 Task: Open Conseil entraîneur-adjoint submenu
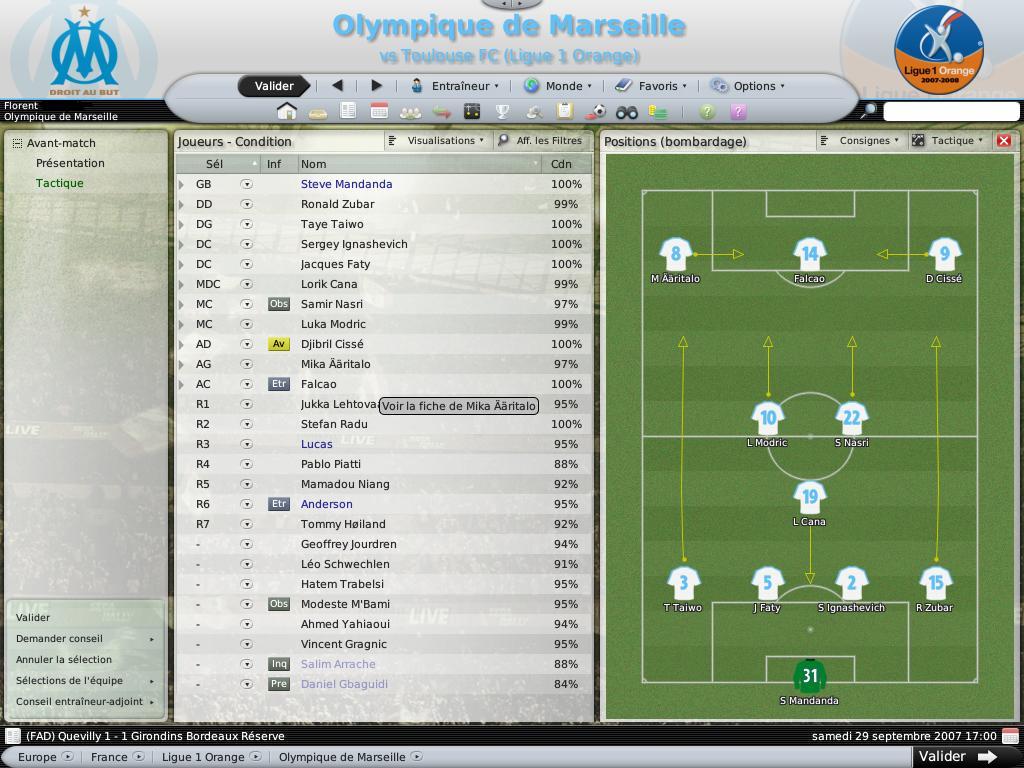click(80, 701)
